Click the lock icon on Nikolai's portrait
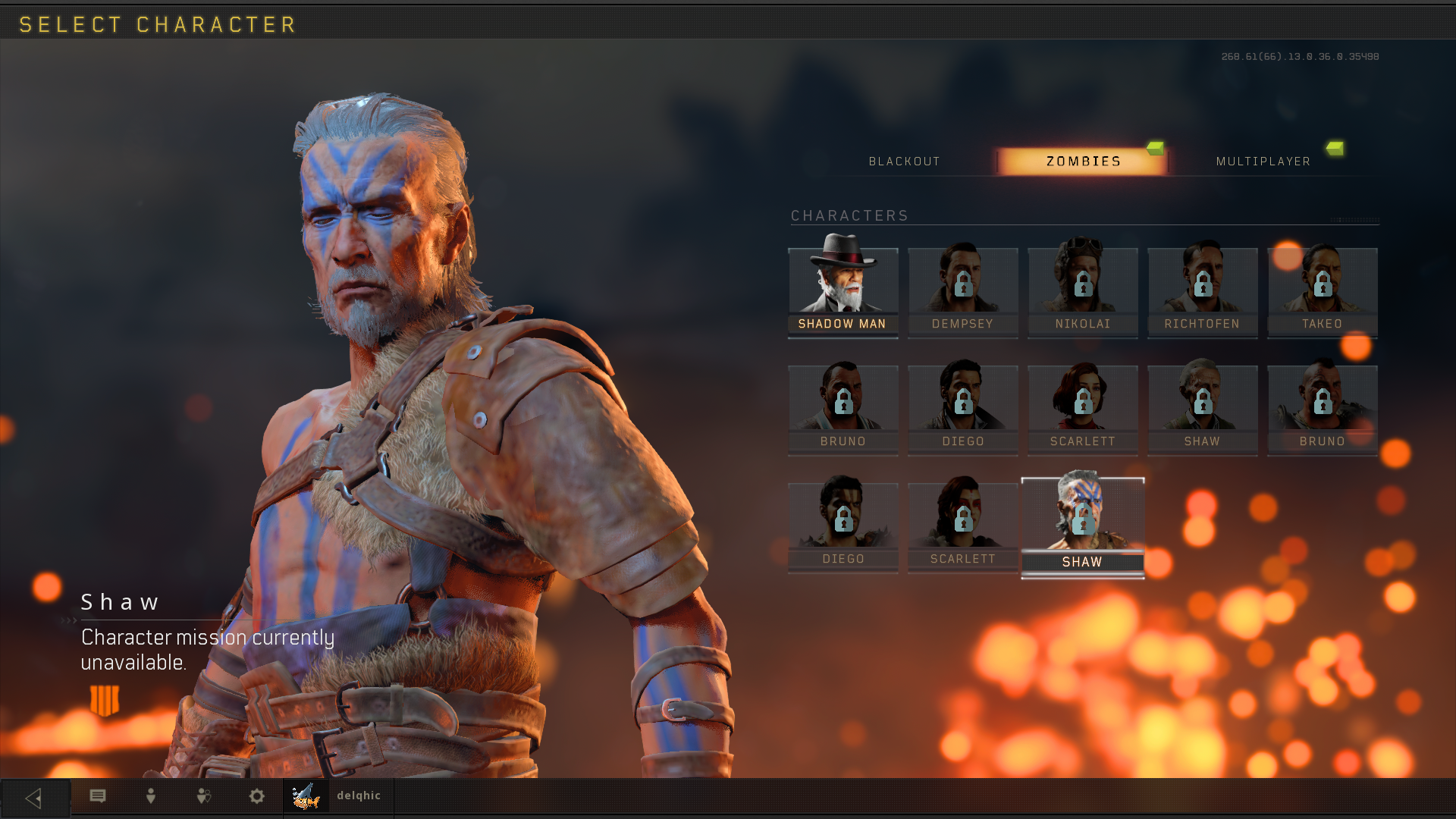The image size is (1456, 819). 1083,284
